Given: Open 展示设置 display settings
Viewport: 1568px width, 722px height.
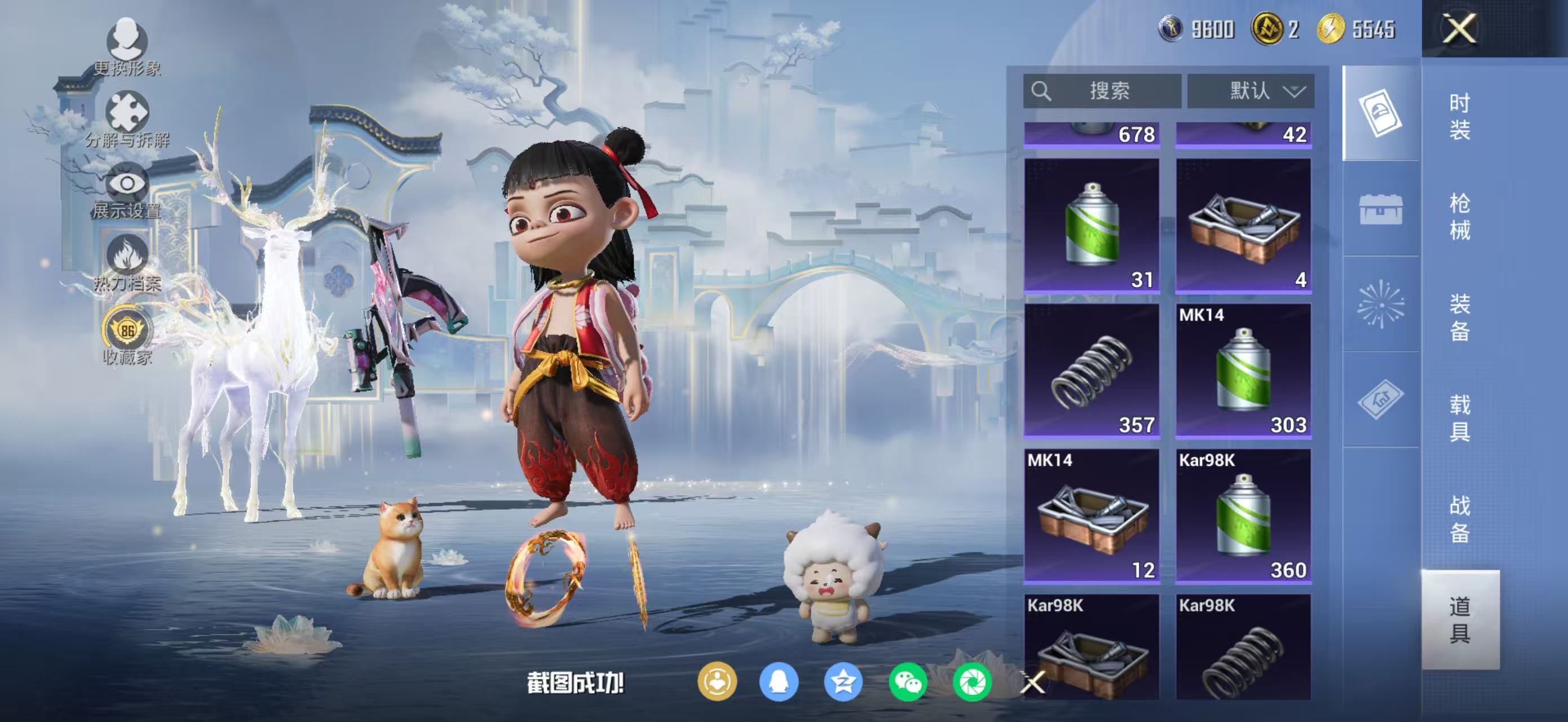Looking at the screenshot, I should click(127, 191).
